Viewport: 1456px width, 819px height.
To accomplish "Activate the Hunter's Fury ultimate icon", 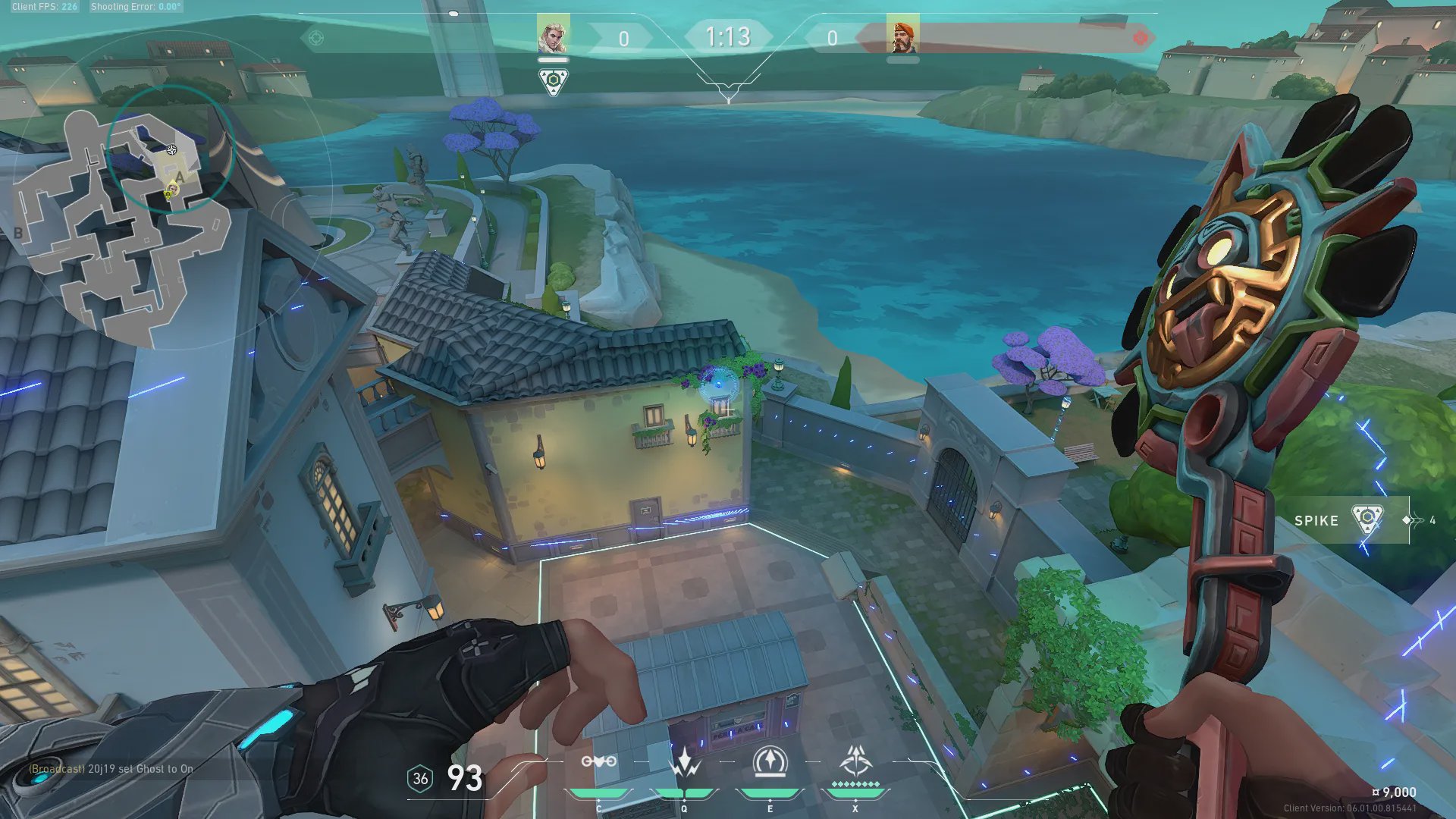I will coord(855,761).
